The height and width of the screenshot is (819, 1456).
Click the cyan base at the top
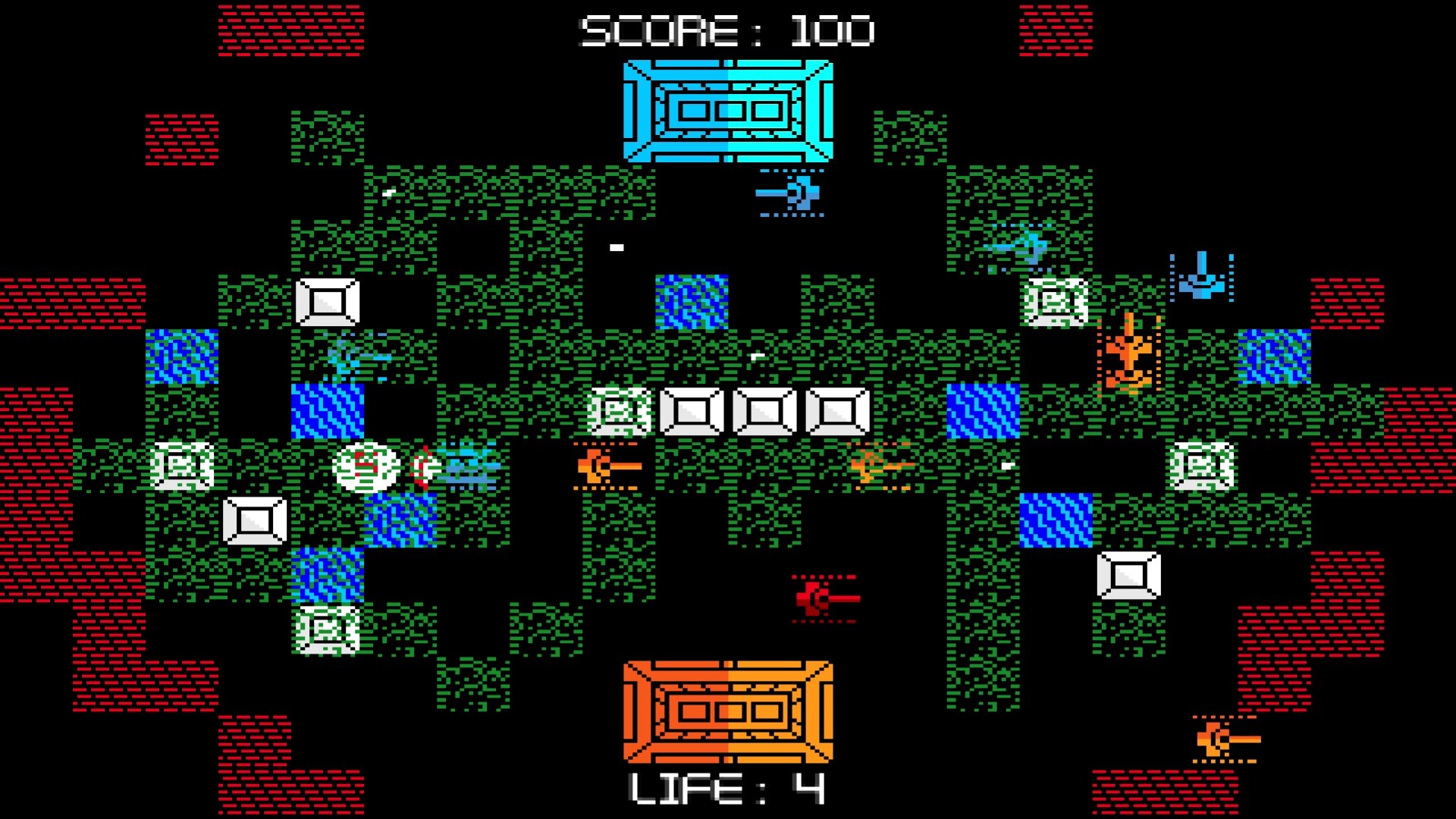pos(728,110)
